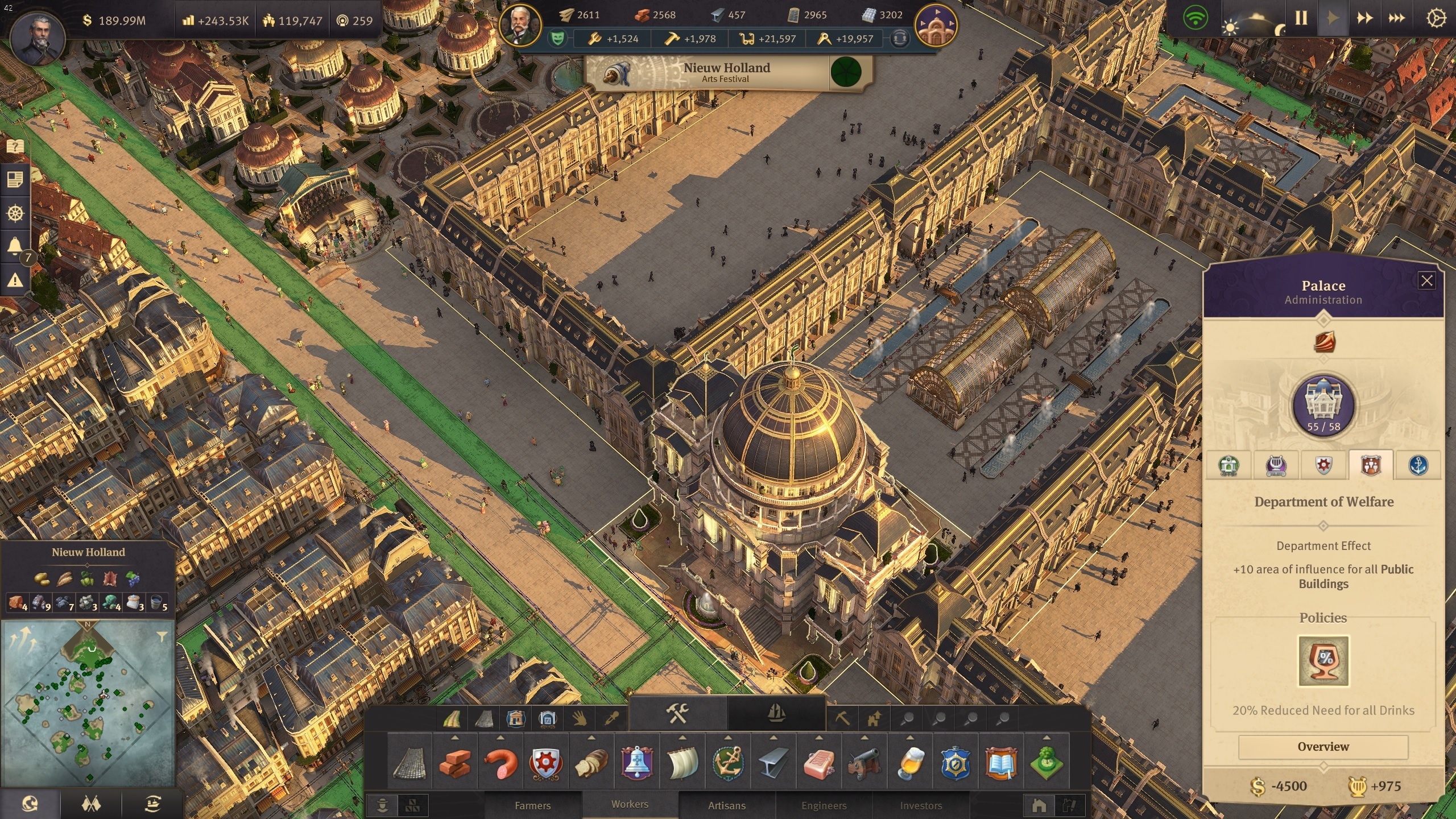
Task: Select the Reduced Need for Drinks policy
Action: coord(1323,661)
